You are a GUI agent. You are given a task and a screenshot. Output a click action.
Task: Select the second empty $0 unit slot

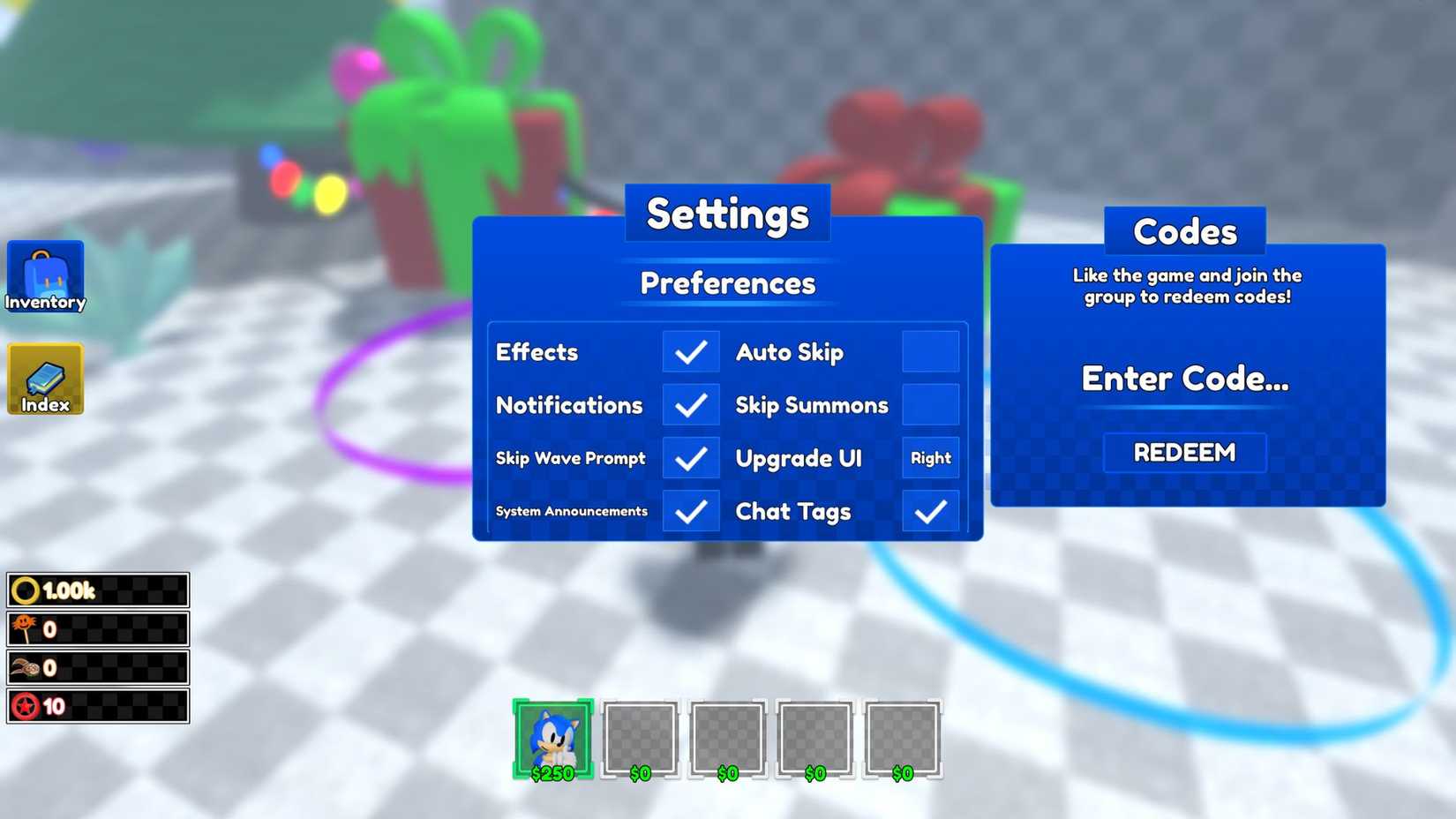[725, 737]
